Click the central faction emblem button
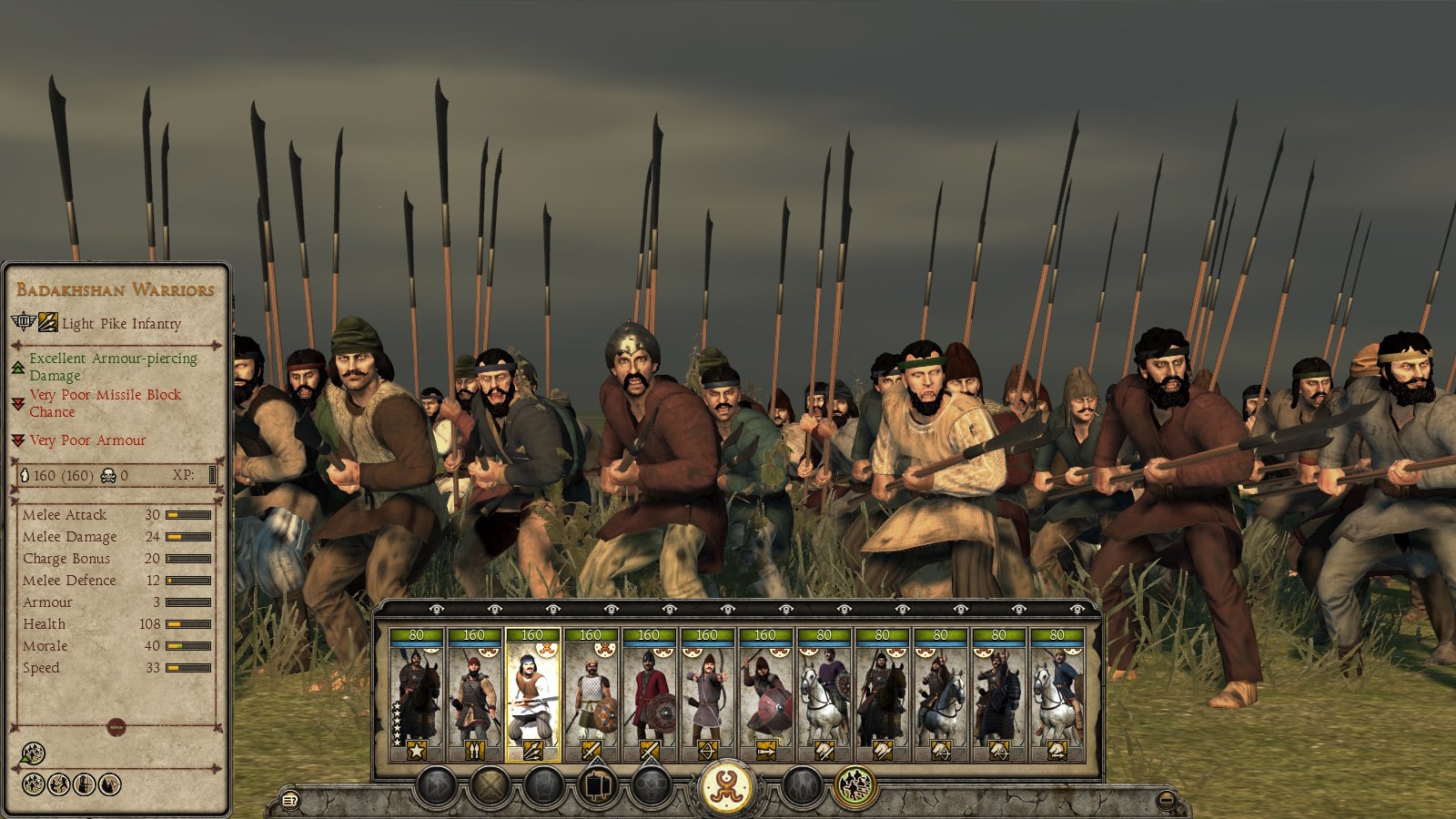This screenshot has width=1456, height=819. tap(726, 785)
